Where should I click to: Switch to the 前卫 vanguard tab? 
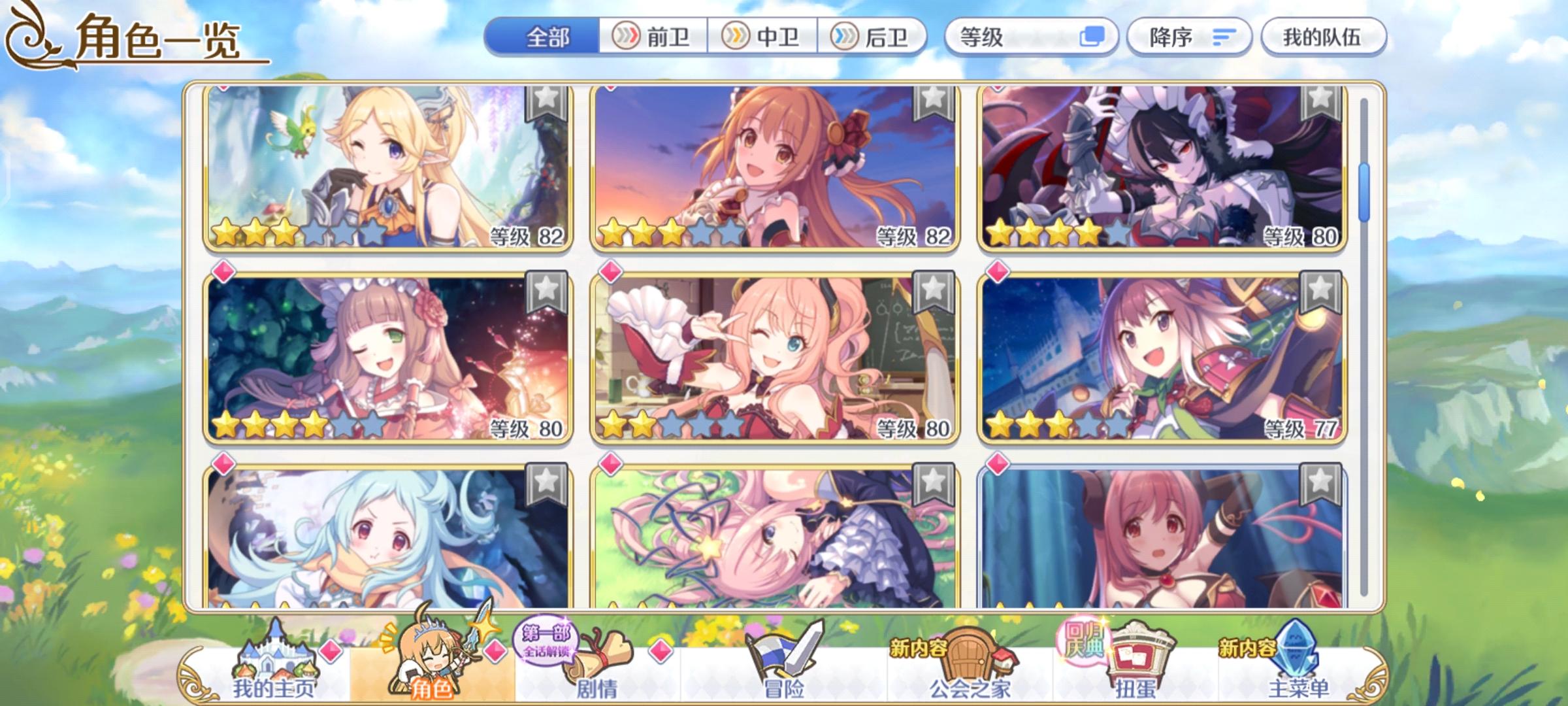[x=653, y=37]
